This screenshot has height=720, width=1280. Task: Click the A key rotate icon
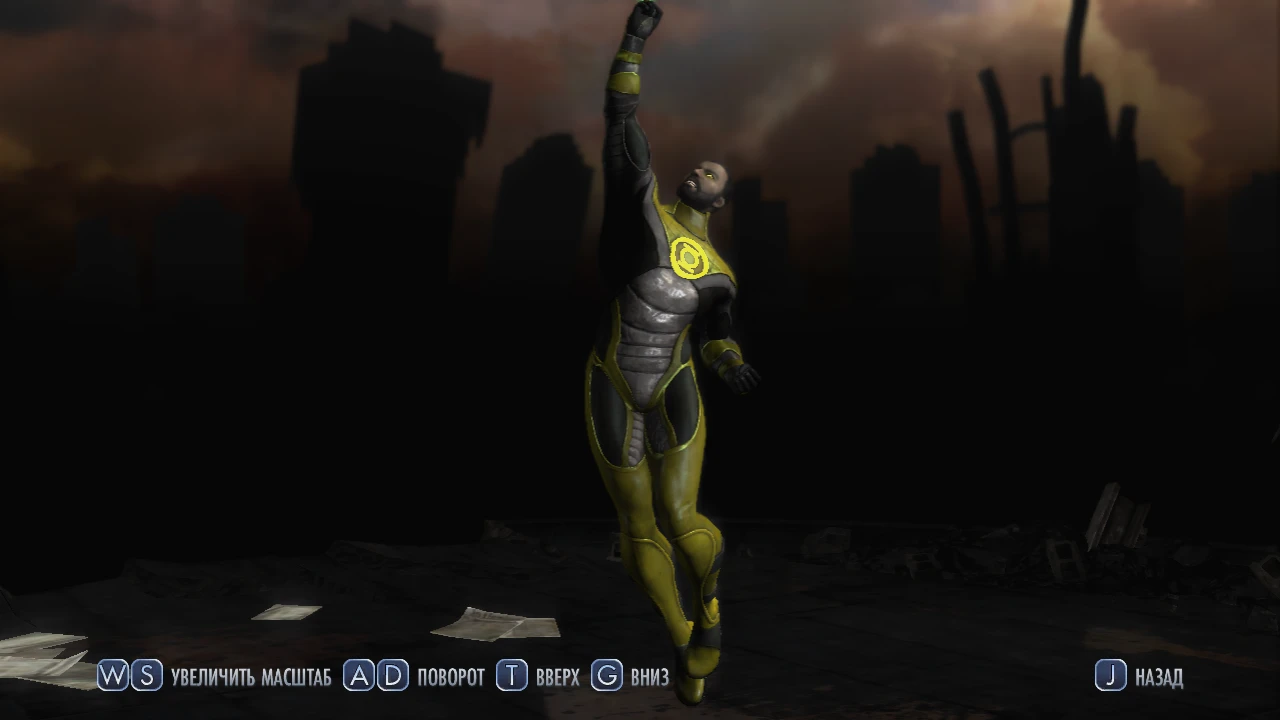[x=360, y=676]
